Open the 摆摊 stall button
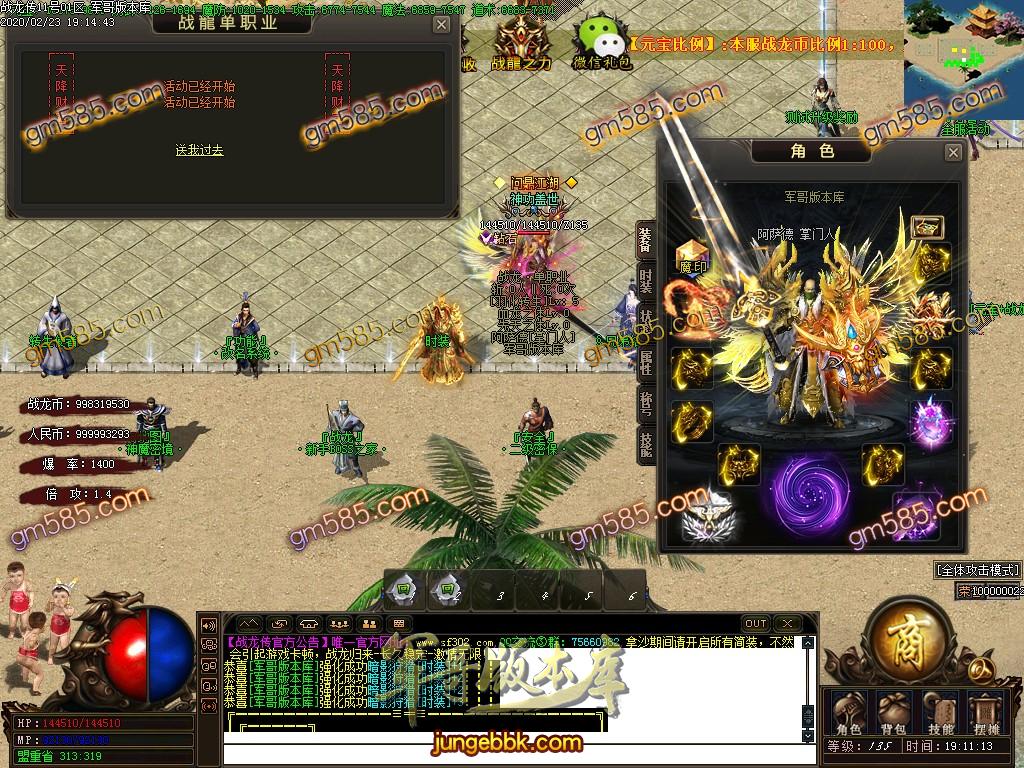The height and width of the screenshot is (768, 1024). click(x=987, y=711)
